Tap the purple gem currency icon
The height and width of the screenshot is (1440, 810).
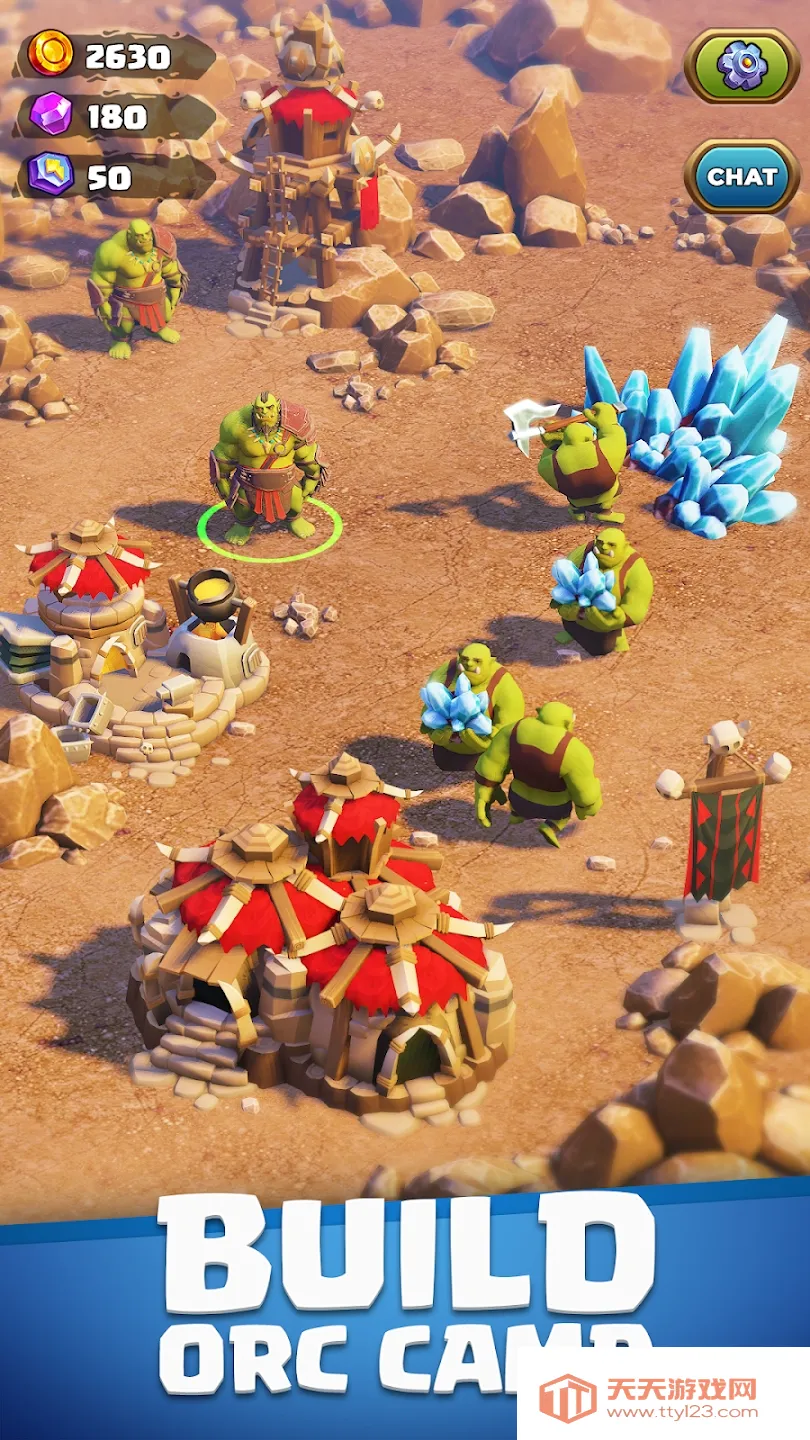(50, 115)
